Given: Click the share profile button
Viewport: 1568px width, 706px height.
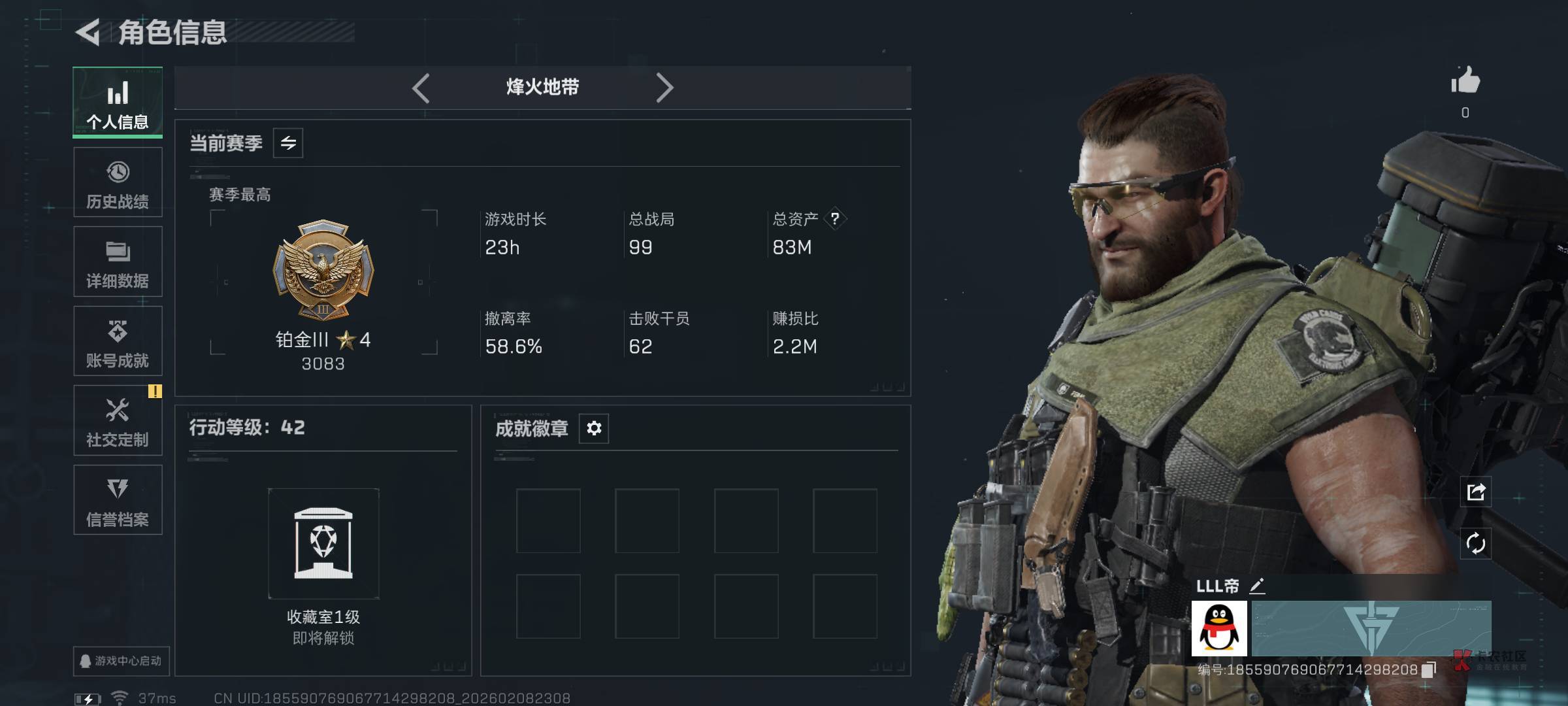Looking at the screenshot, I should [1476, 492].
